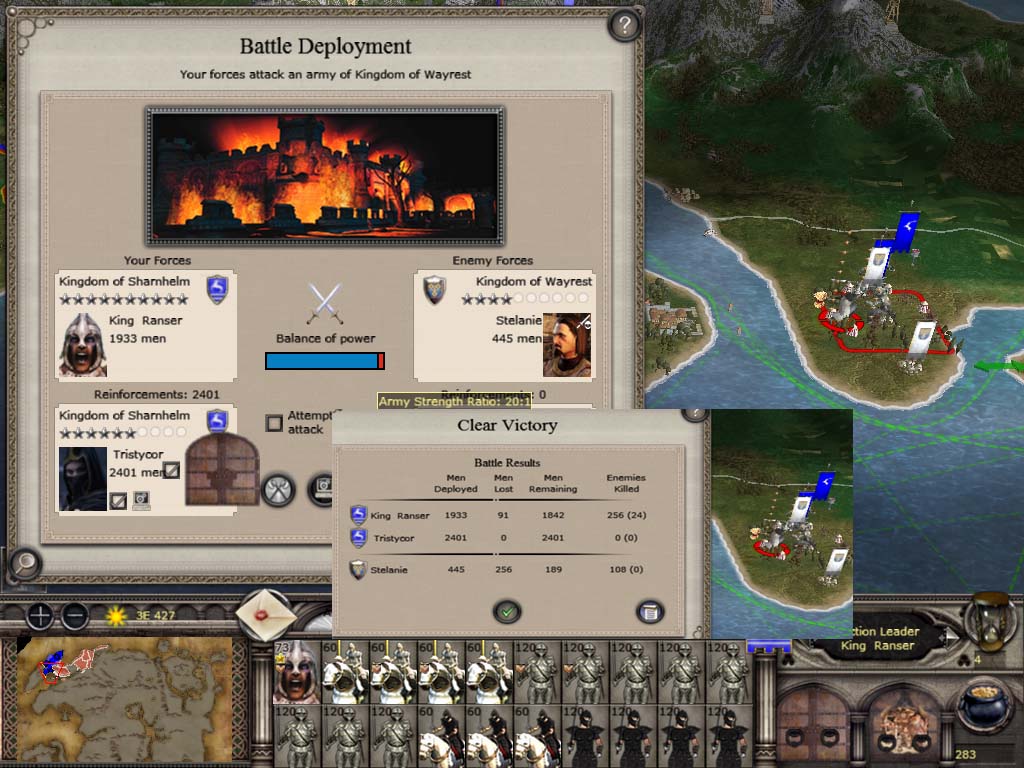Click King Ranser's general portrait in Your Forces
The width and height of the screenshot is (1024, 768).
[x=83, y=344]
